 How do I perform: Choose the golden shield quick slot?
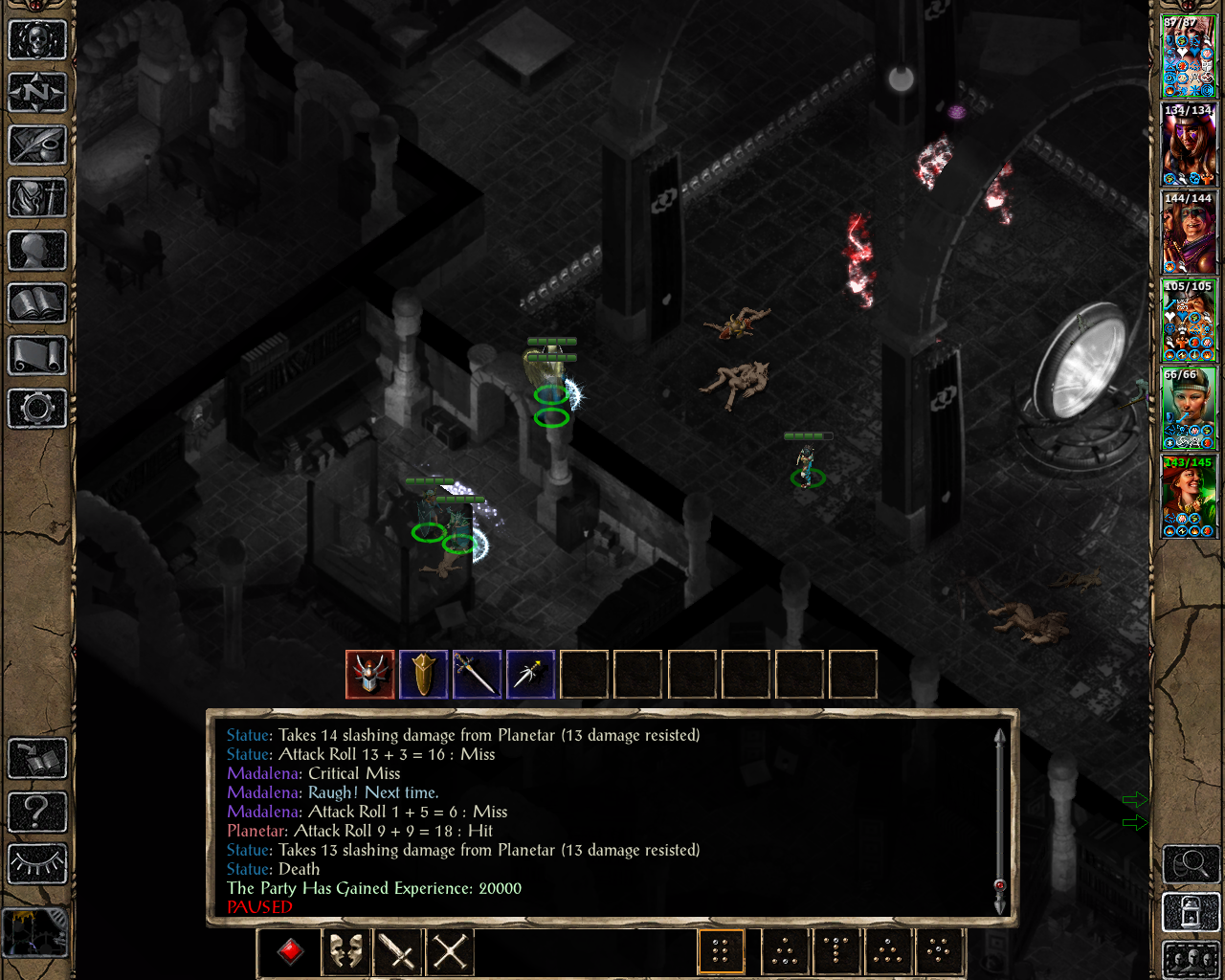(x=424, y=675)
